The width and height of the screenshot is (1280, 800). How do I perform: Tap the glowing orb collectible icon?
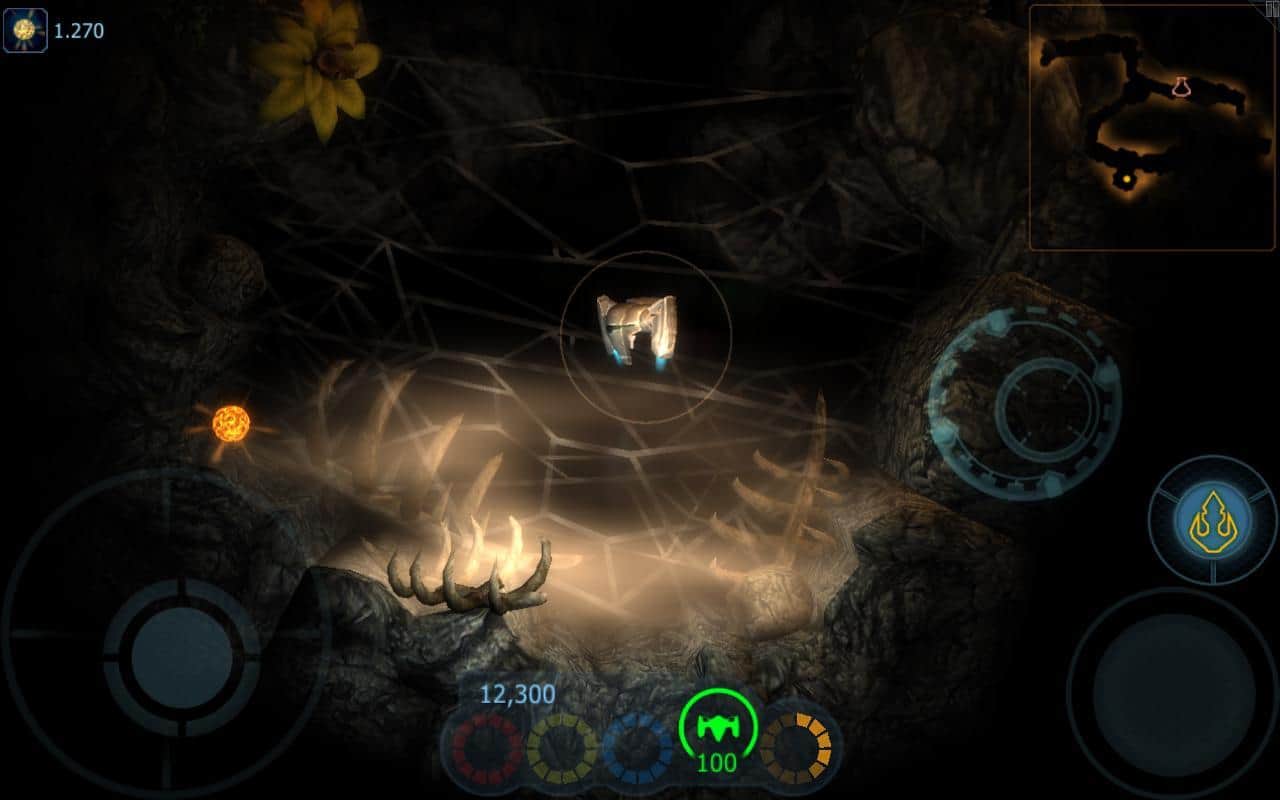[25, 31]
